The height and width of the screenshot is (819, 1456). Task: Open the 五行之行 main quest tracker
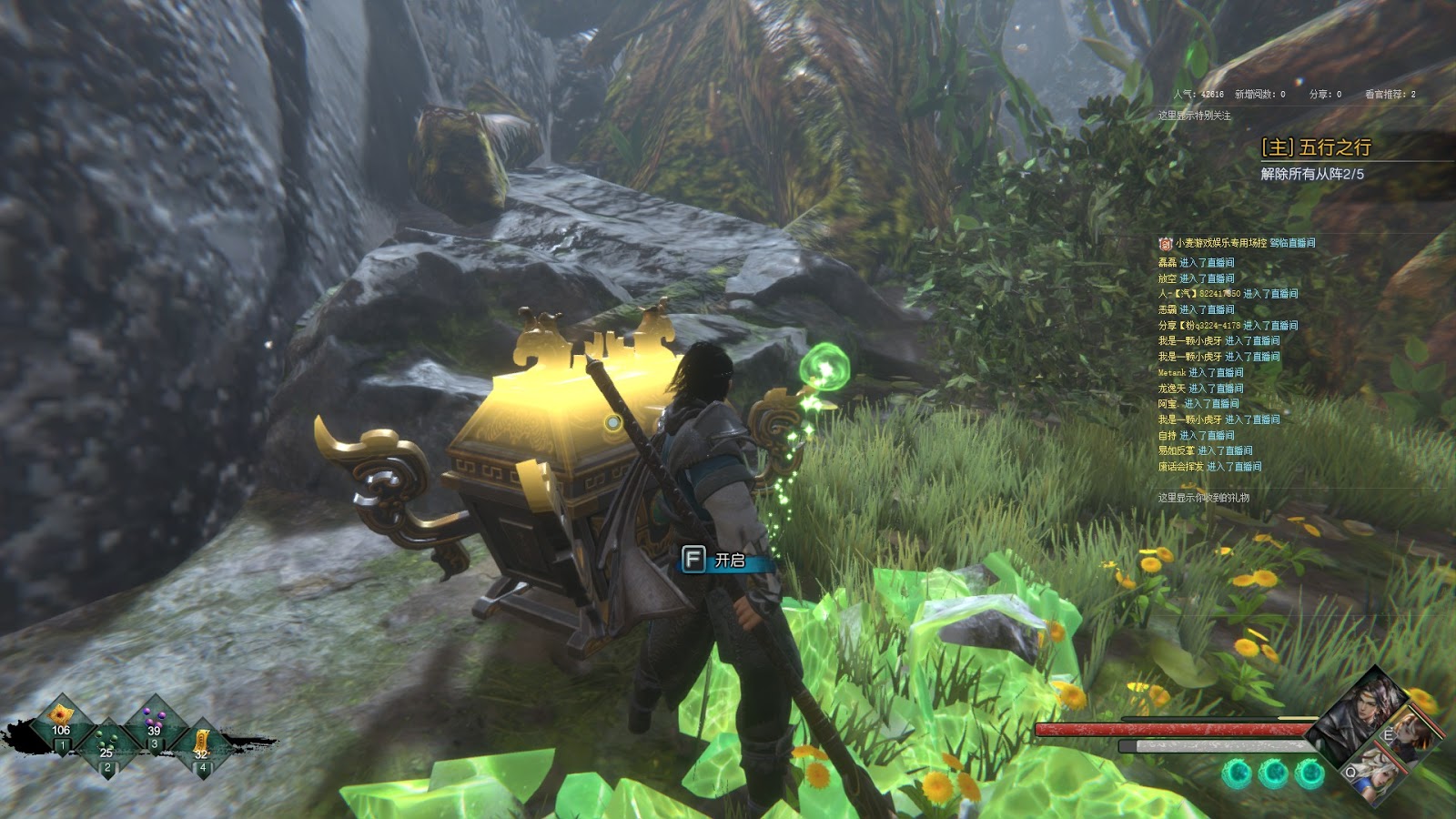1316,147
